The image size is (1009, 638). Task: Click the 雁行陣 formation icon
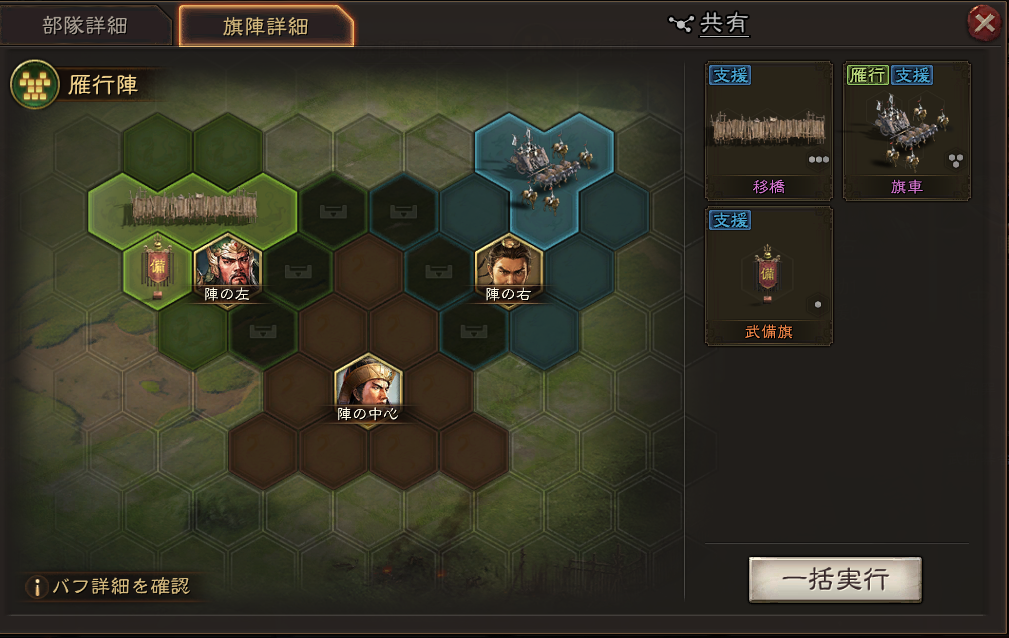34,85
